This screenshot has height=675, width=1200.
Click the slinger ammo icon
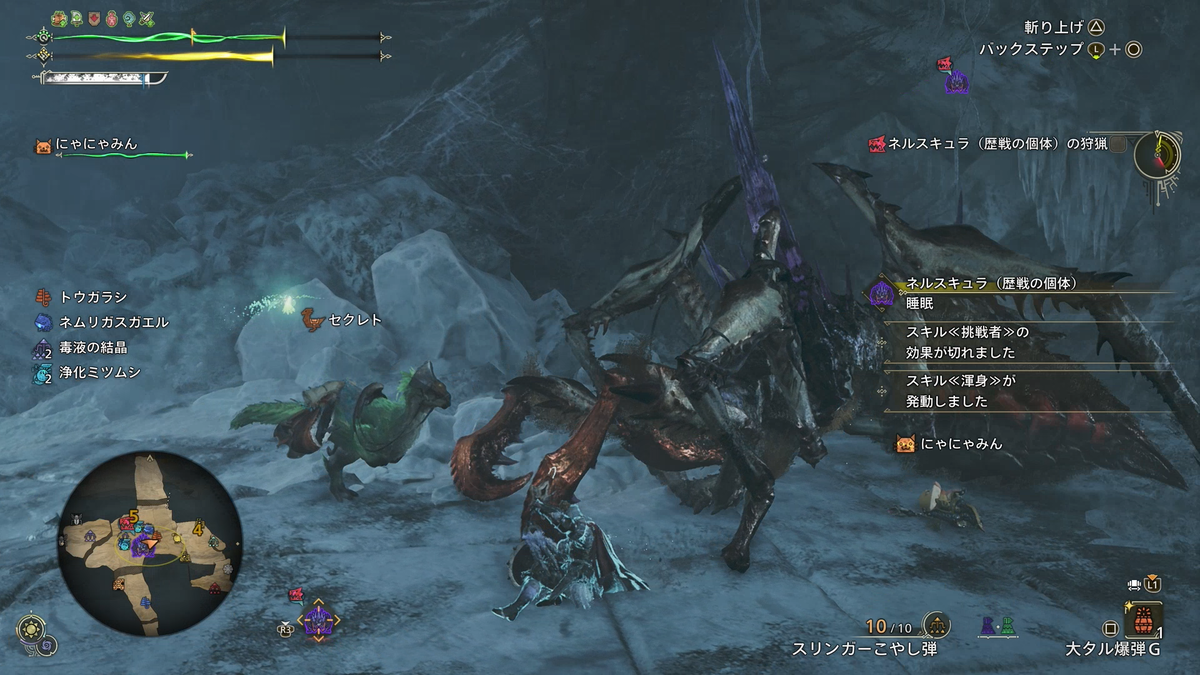936,626
